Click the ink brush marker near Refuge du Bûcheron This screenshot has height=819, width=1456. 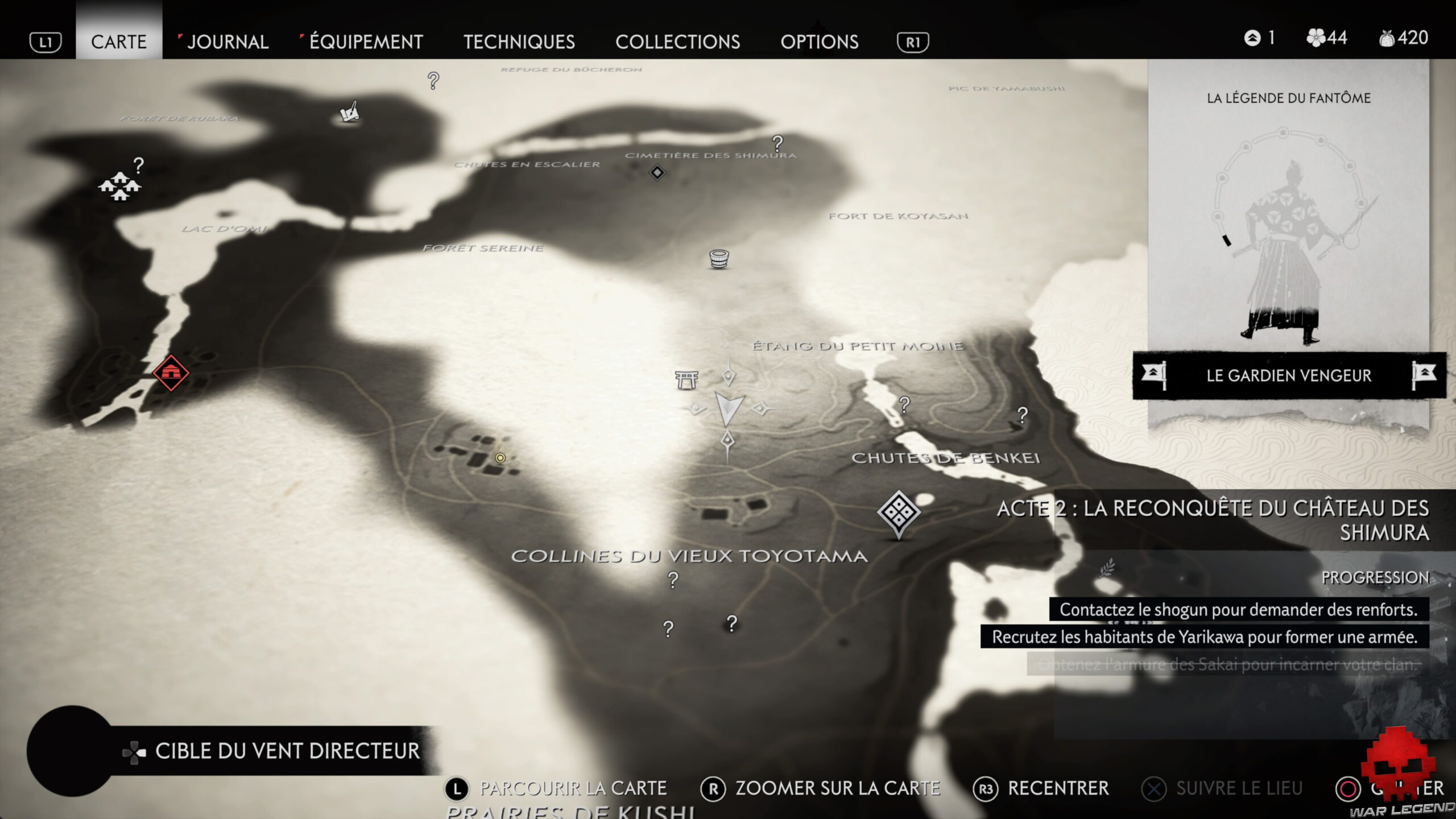(x=349, y=111)
